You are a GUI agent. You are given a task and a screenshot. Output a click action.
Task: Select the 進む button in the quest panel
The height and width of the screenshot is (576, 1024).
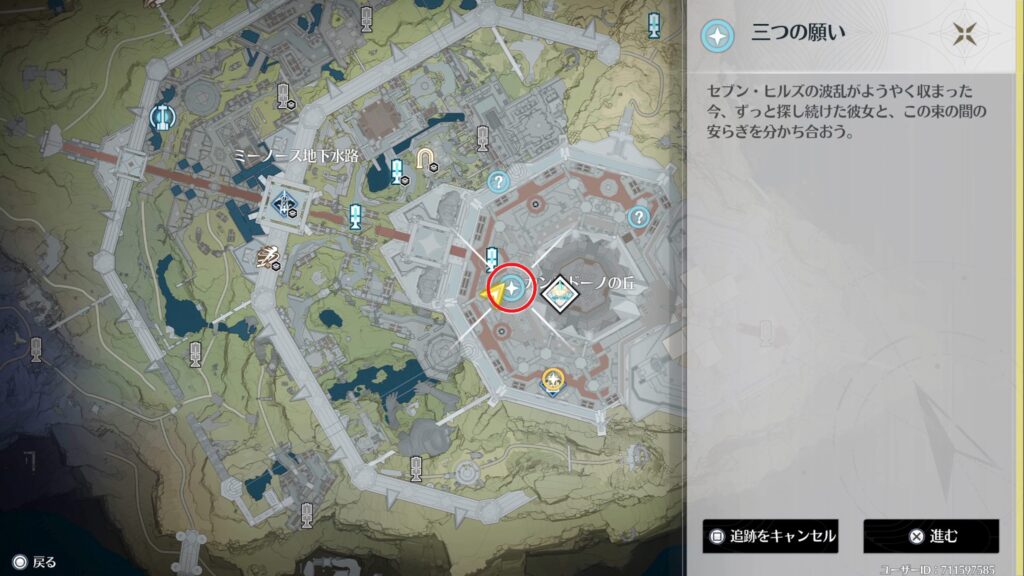[931, 536]
